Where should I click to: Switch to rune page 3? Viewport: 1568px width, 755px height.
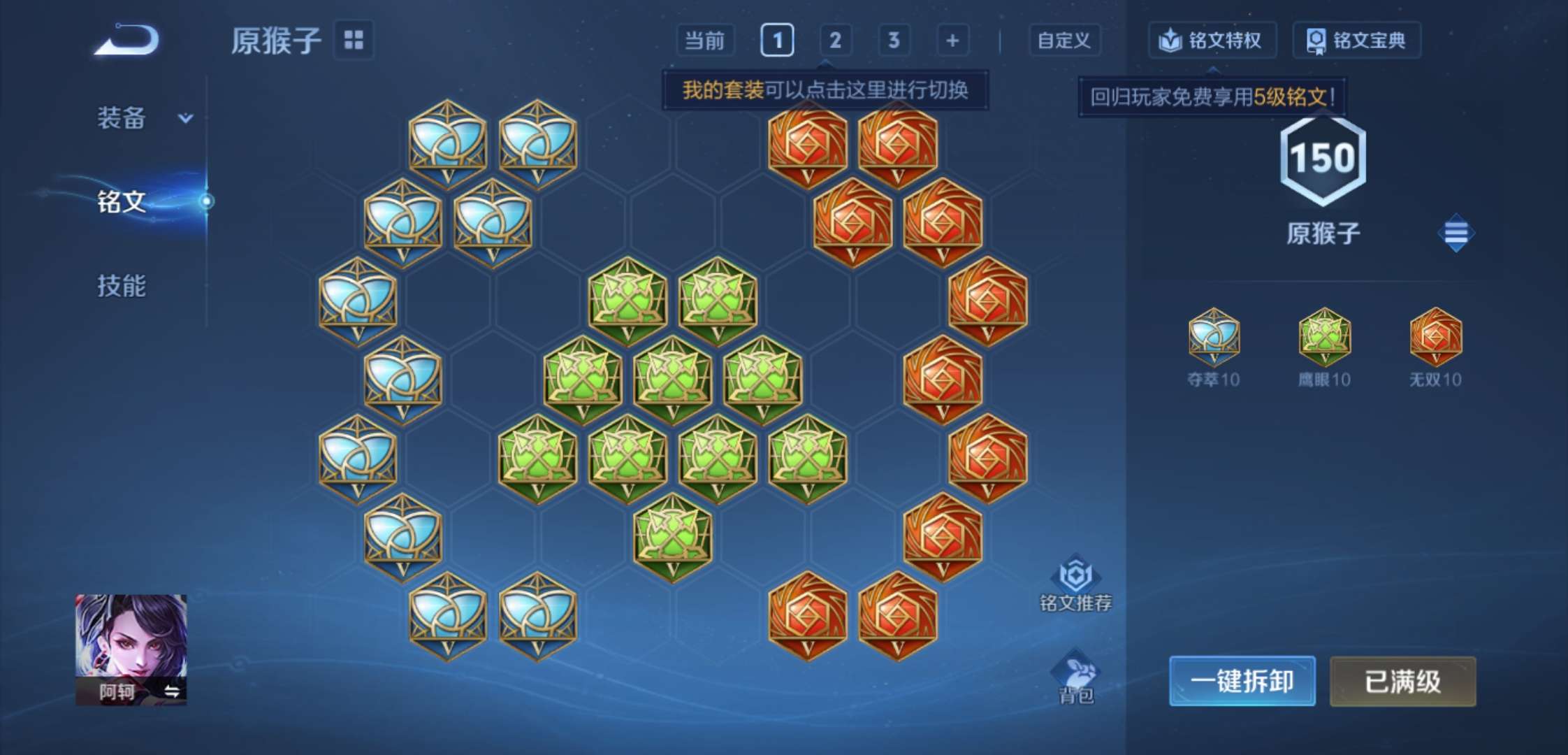click(x=894, y=40)
